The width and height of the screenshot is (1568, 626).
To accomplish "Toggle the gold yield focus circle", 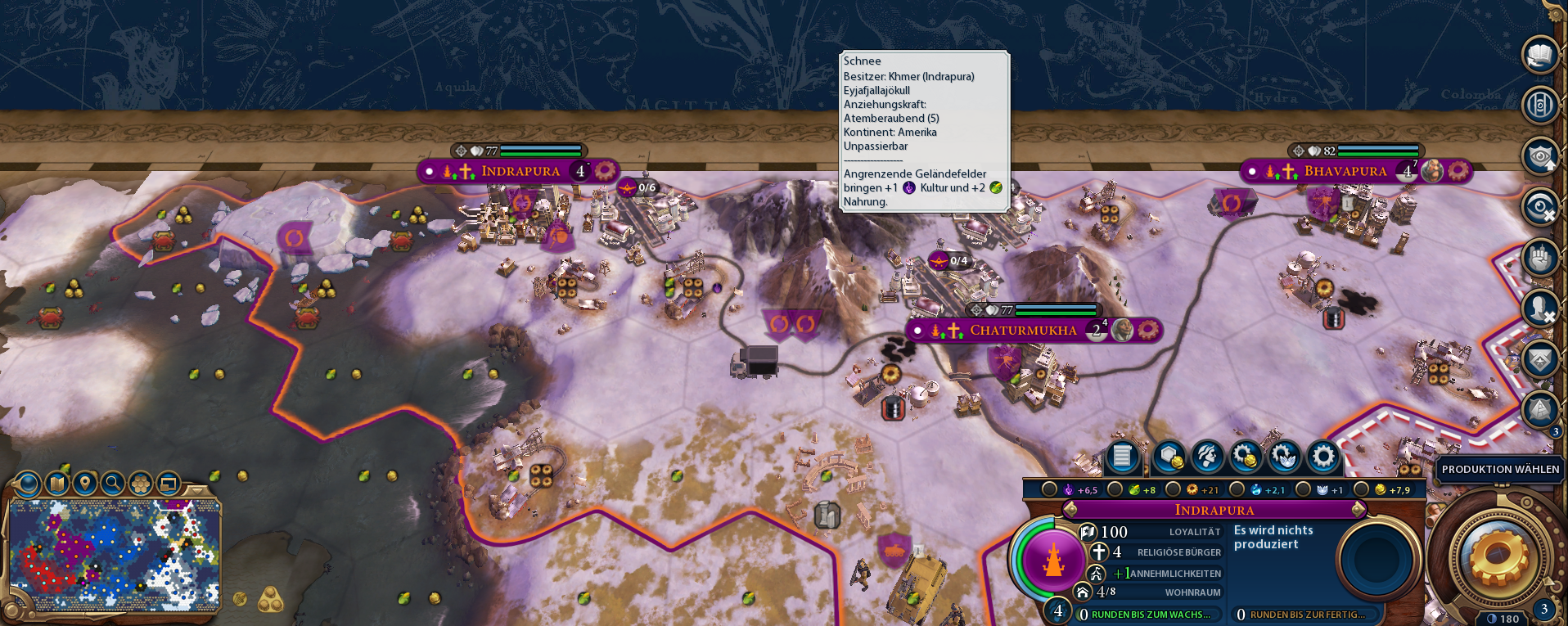I will [x=1361, y=489].
